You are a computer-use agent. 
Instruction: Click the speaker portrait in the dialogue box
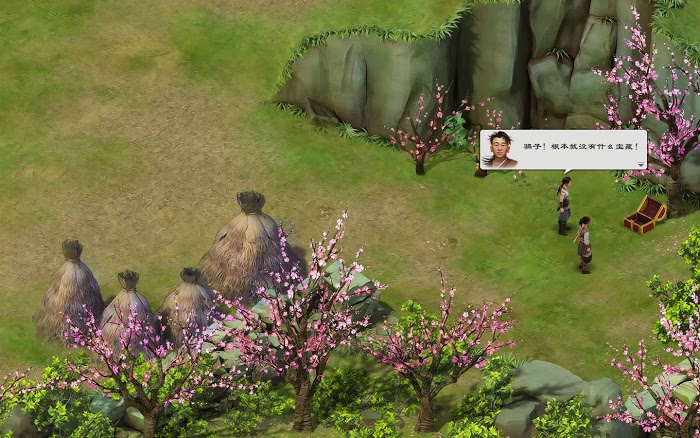click(499, 149)
